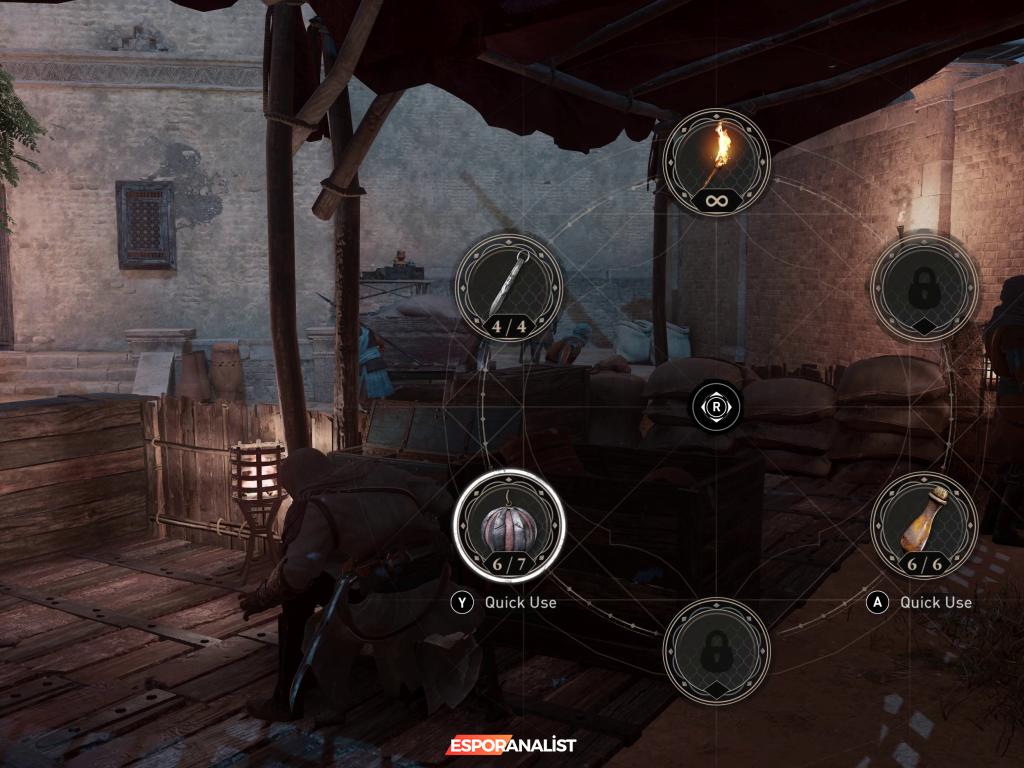Choose the throwing knife slot showing 4/4
The height and width of the screenshot is (768, 1024).
tap(508, 286)
